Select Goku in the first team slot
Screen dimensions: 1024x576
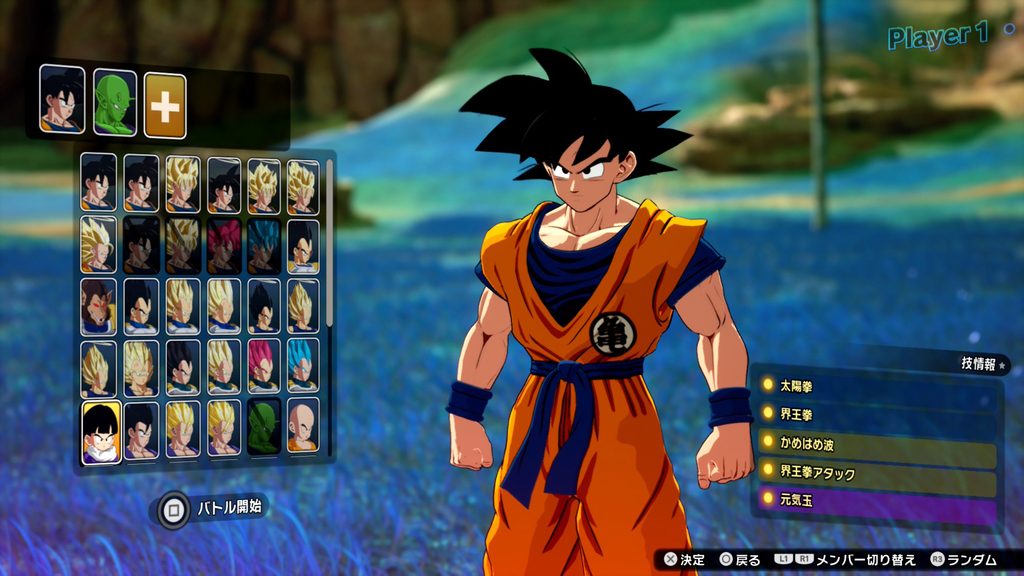click(60, 100)
